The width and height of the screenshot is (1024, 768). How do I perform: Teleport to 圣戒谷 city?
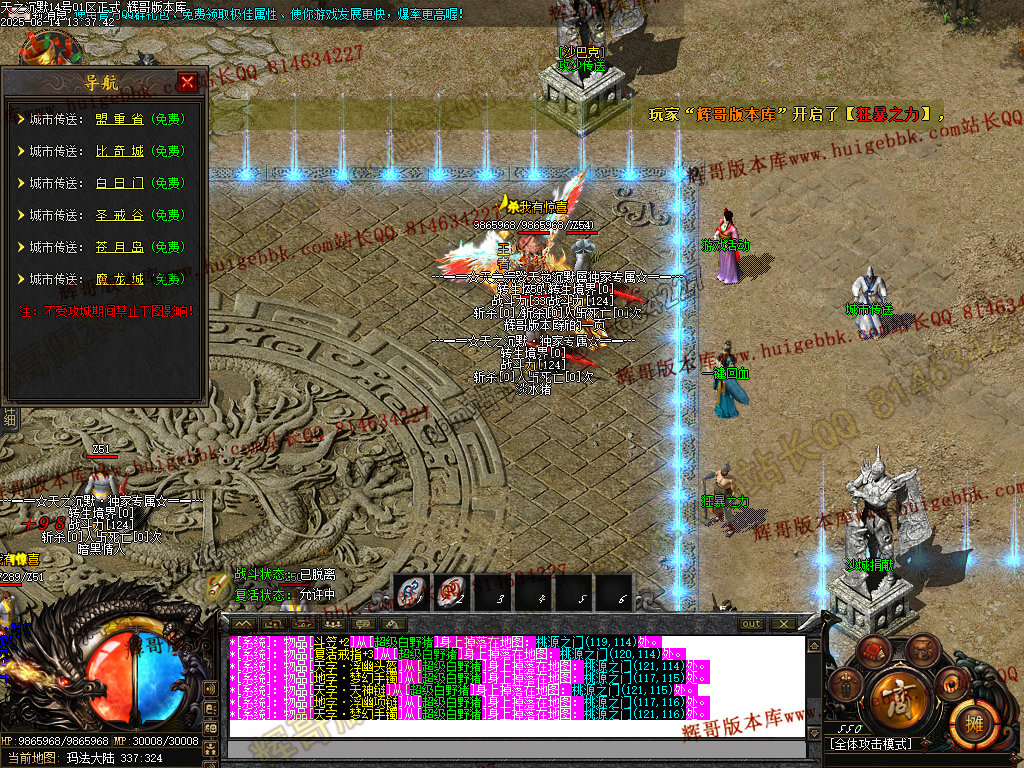coord(120,215)
